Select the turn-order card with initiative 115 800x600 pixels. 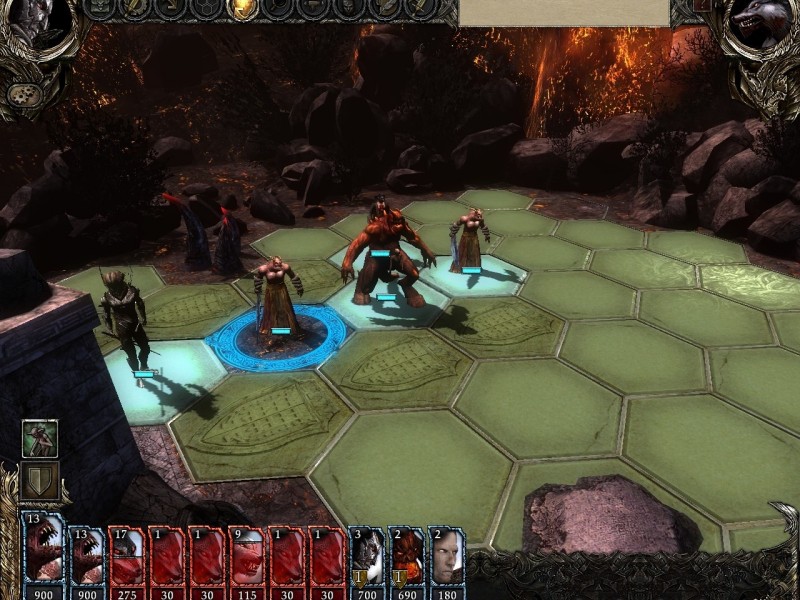(x=247, y=555)
